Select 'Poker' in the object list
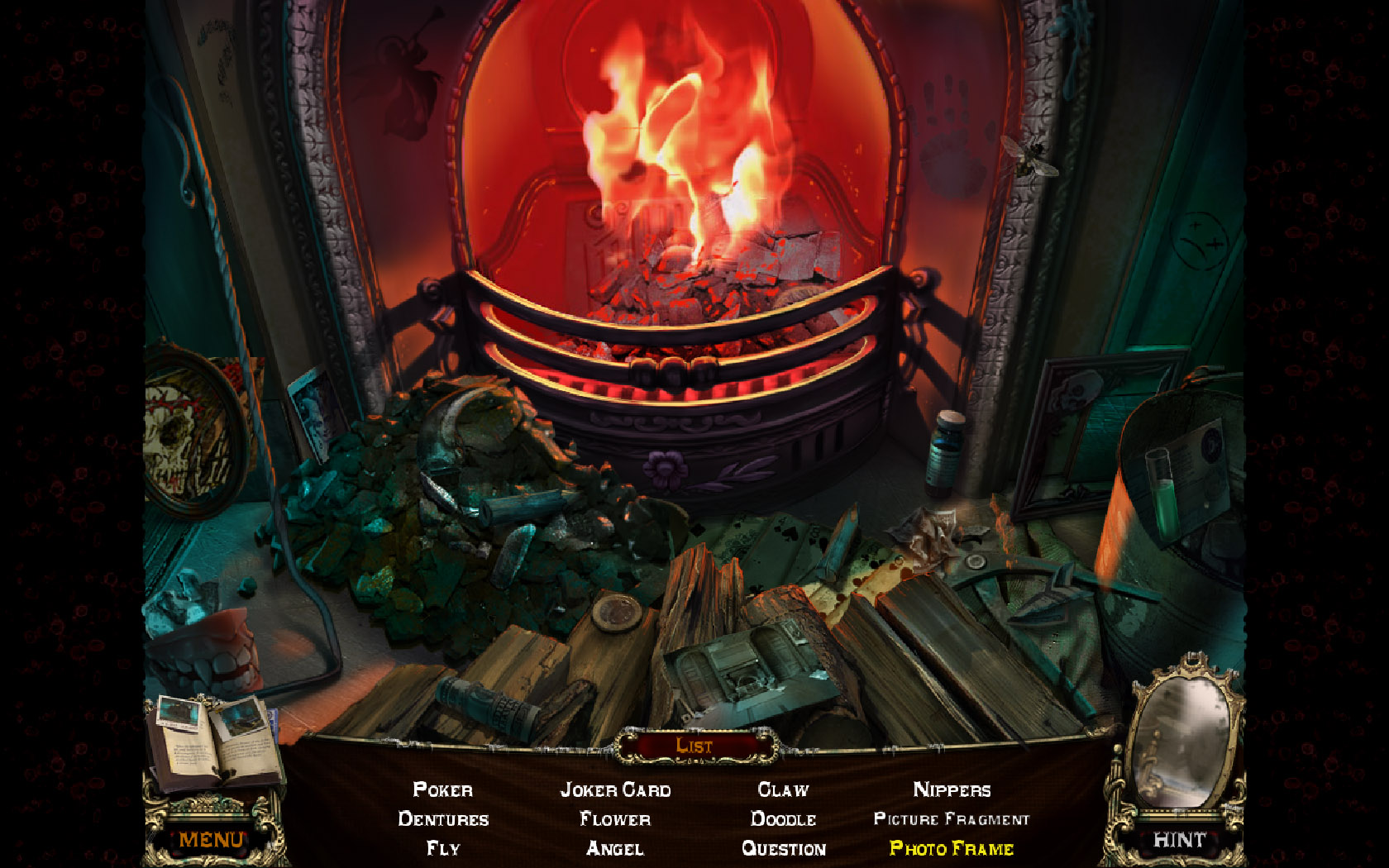The width and height of the screenshot is (1389, 868). coord(443,790)
